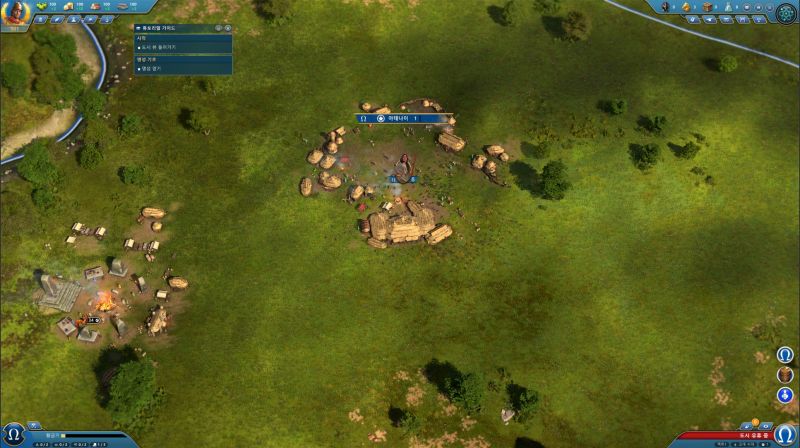This screenshot has height=448, width=800.
Task: Click the round omega button on the right edge
Action: click(786, 355)
